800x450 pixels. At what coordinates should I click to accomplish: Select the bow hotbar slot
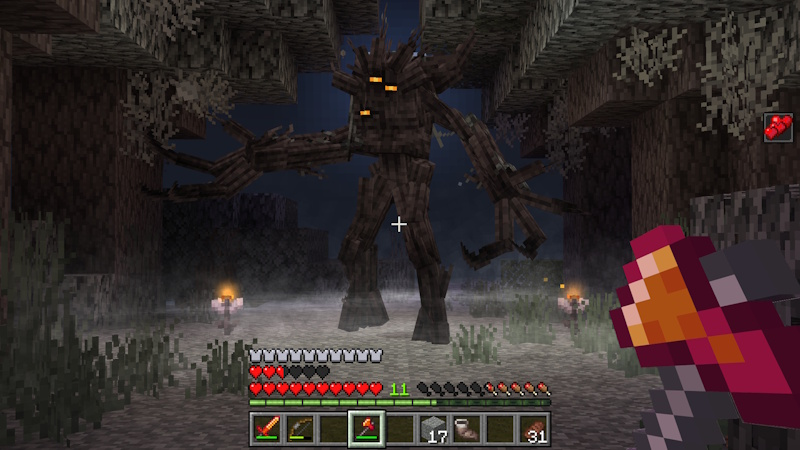pos(298,429)
